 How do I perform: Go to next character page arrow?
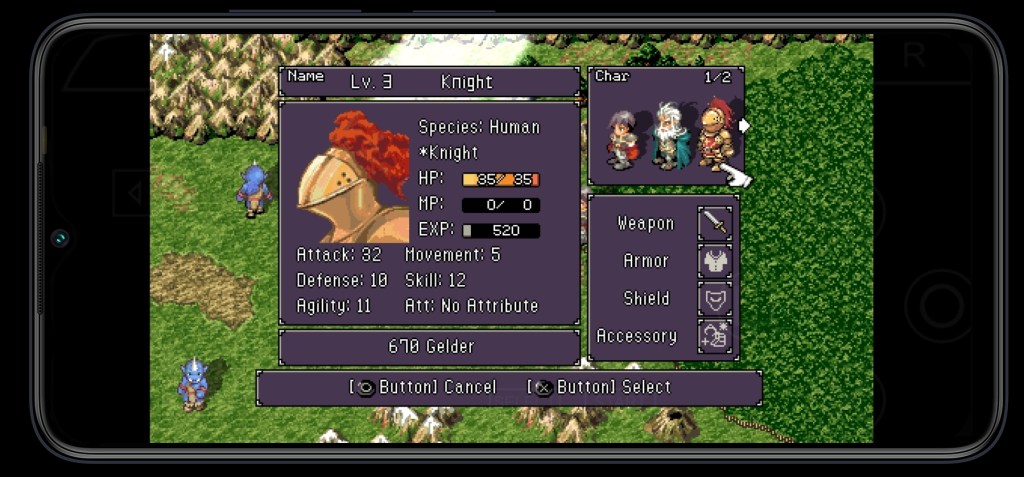point(744,125)
